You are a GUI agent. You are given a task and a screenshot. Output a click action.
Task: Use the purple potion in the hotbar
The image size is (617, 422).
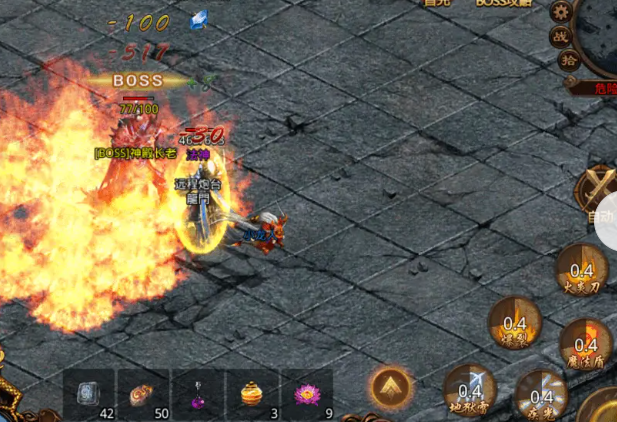pyautogui.click(x=197, y=395)
